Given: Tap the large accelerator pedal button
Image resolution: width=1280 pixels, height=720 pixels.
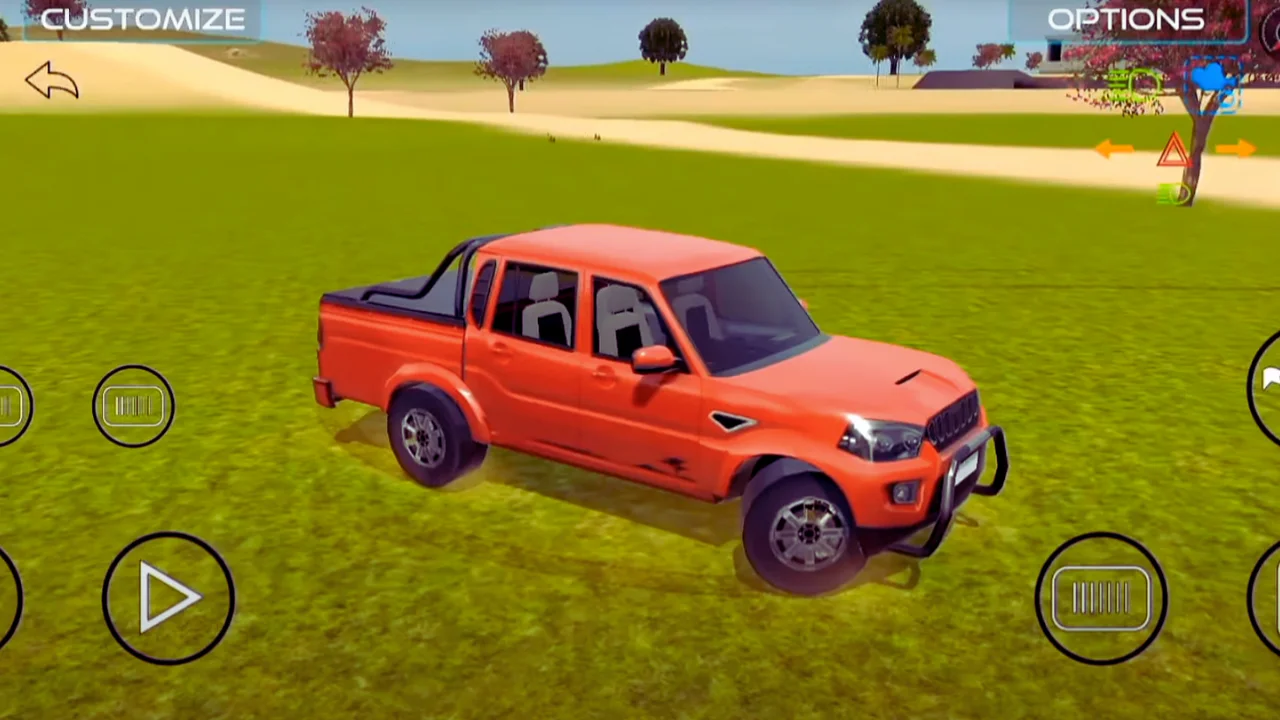Looking at the screenshot, I should pos(1100,598).
